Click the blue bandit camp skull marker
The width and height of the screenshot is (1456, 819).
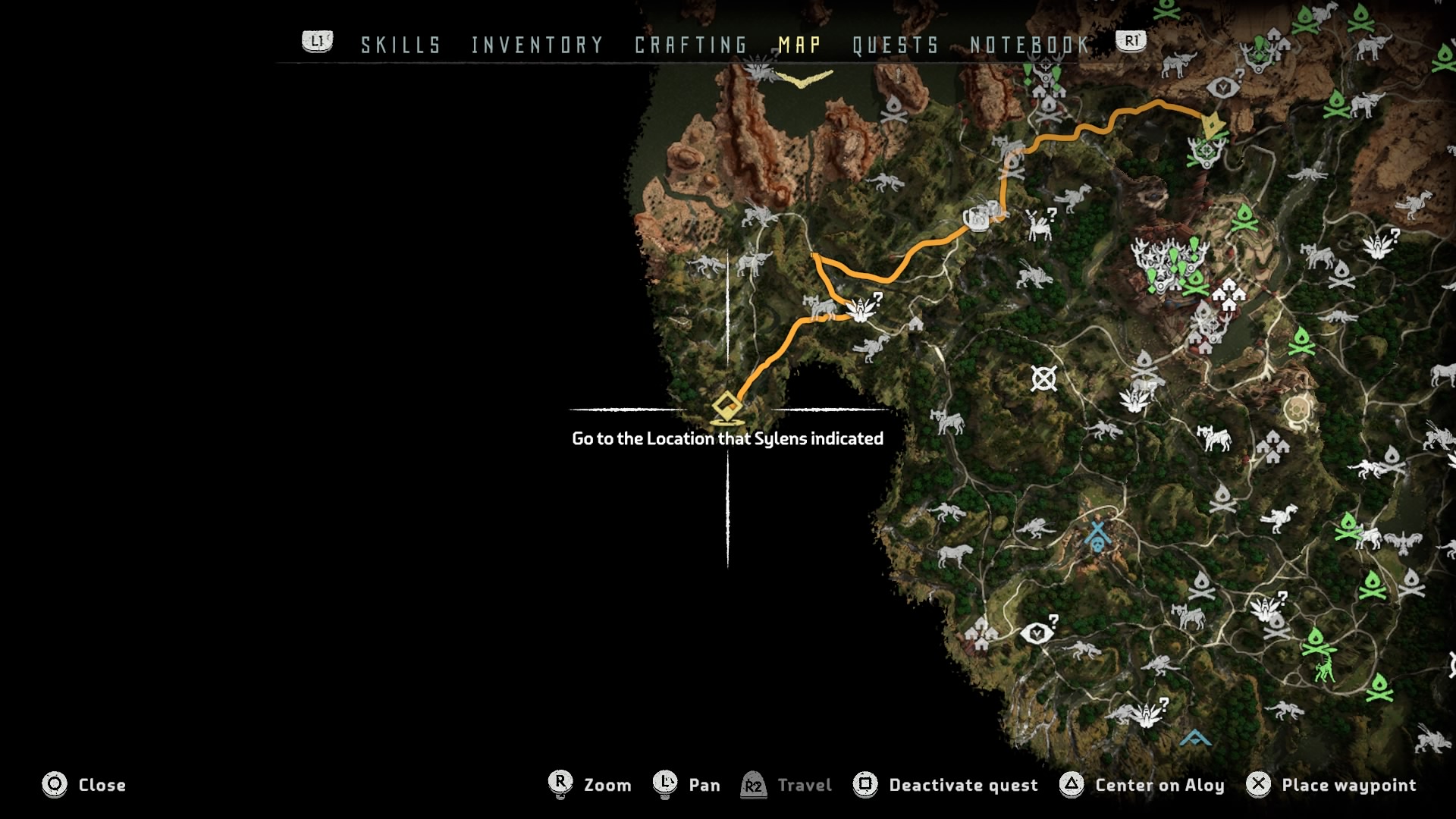[1097, 536]
